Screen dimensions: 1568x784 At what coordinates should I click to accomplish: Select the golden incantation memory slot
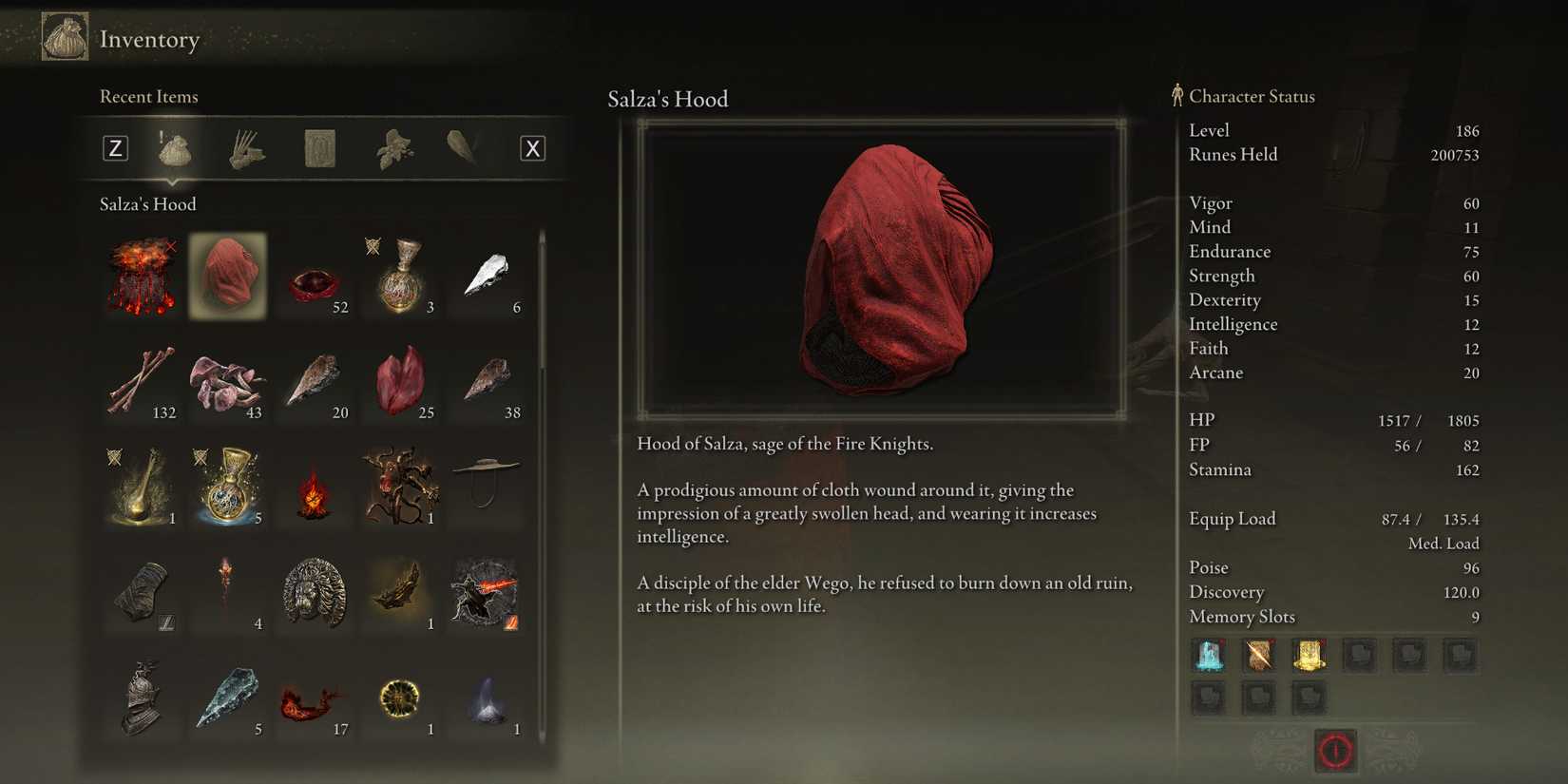(x=1309, y=656)
